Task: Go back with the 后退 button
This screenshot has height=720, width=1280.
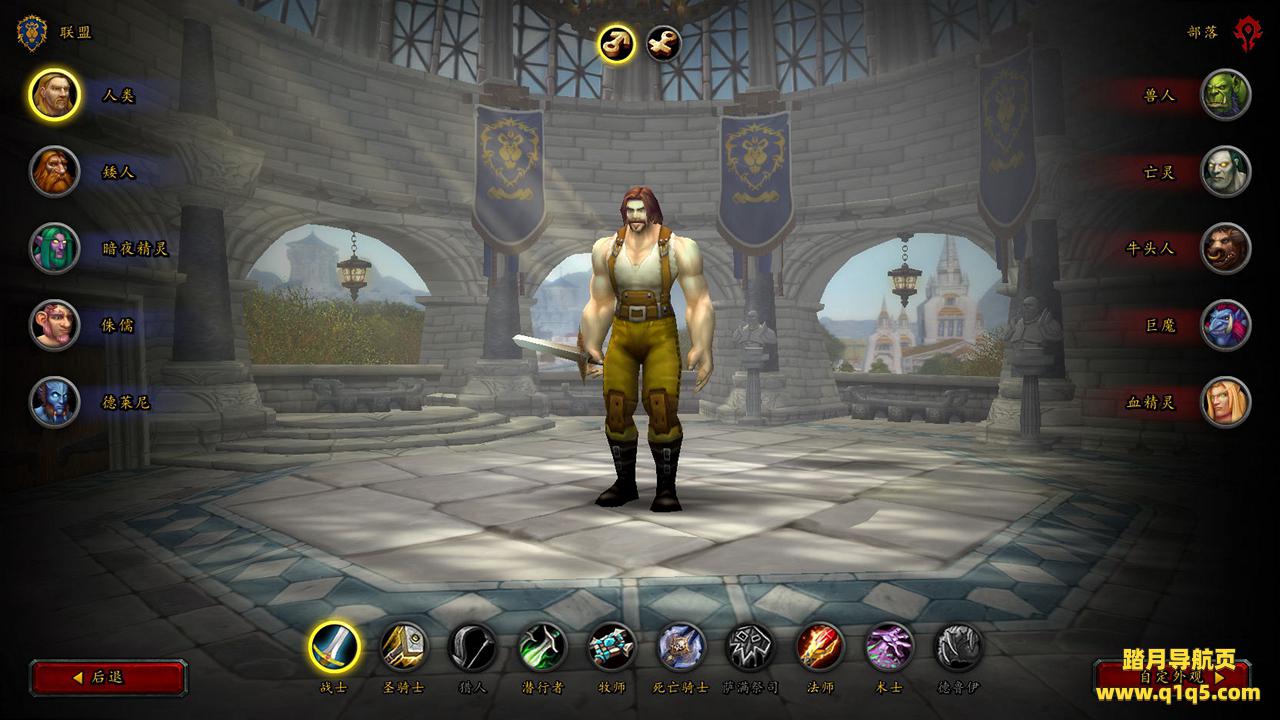Action: [x=108, y=677]
